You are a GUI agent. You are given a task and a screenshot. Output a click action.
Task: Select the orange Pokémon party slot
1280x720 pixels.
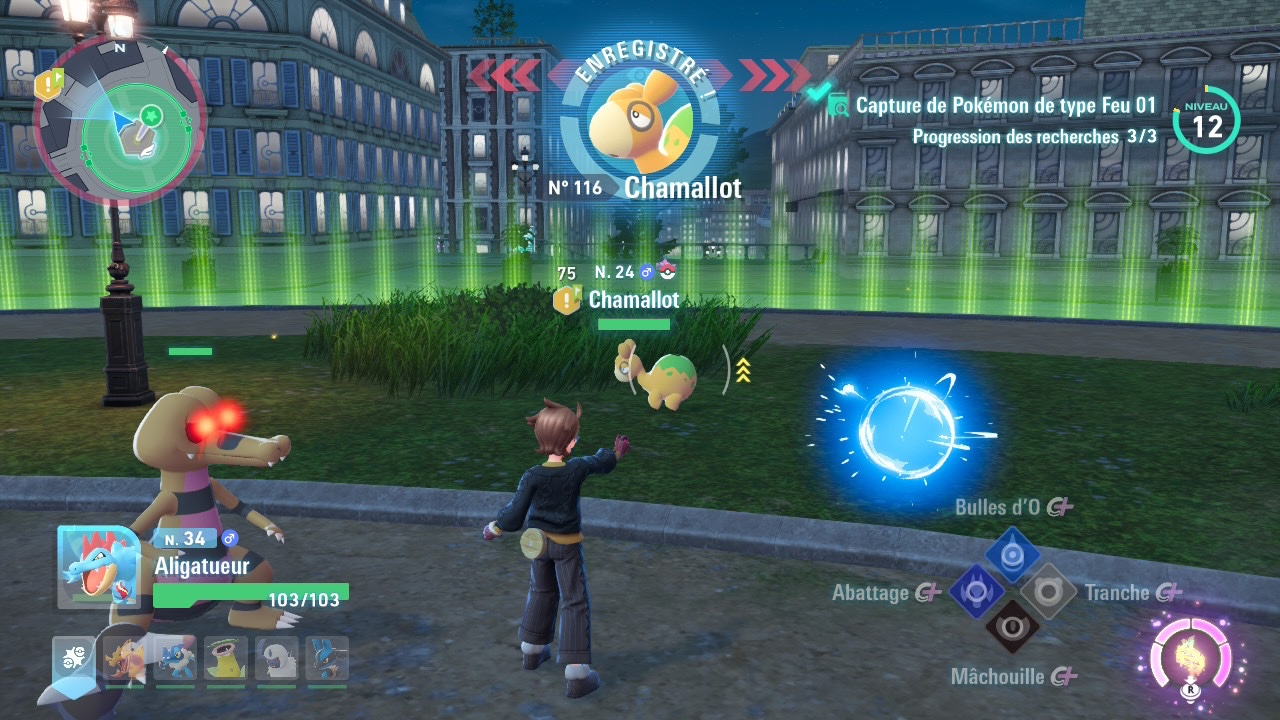[x=124, y=660]
